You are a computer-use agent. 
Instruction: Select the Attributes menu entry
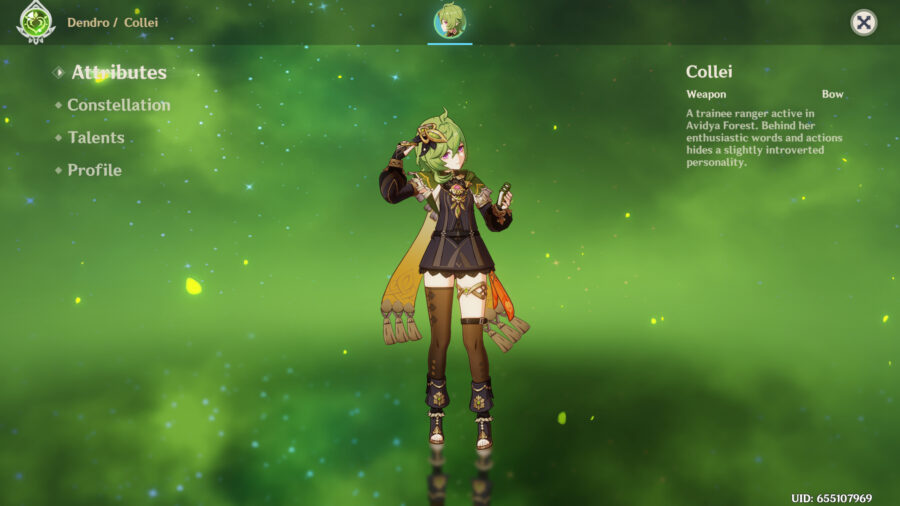click(x=118, y=73)
